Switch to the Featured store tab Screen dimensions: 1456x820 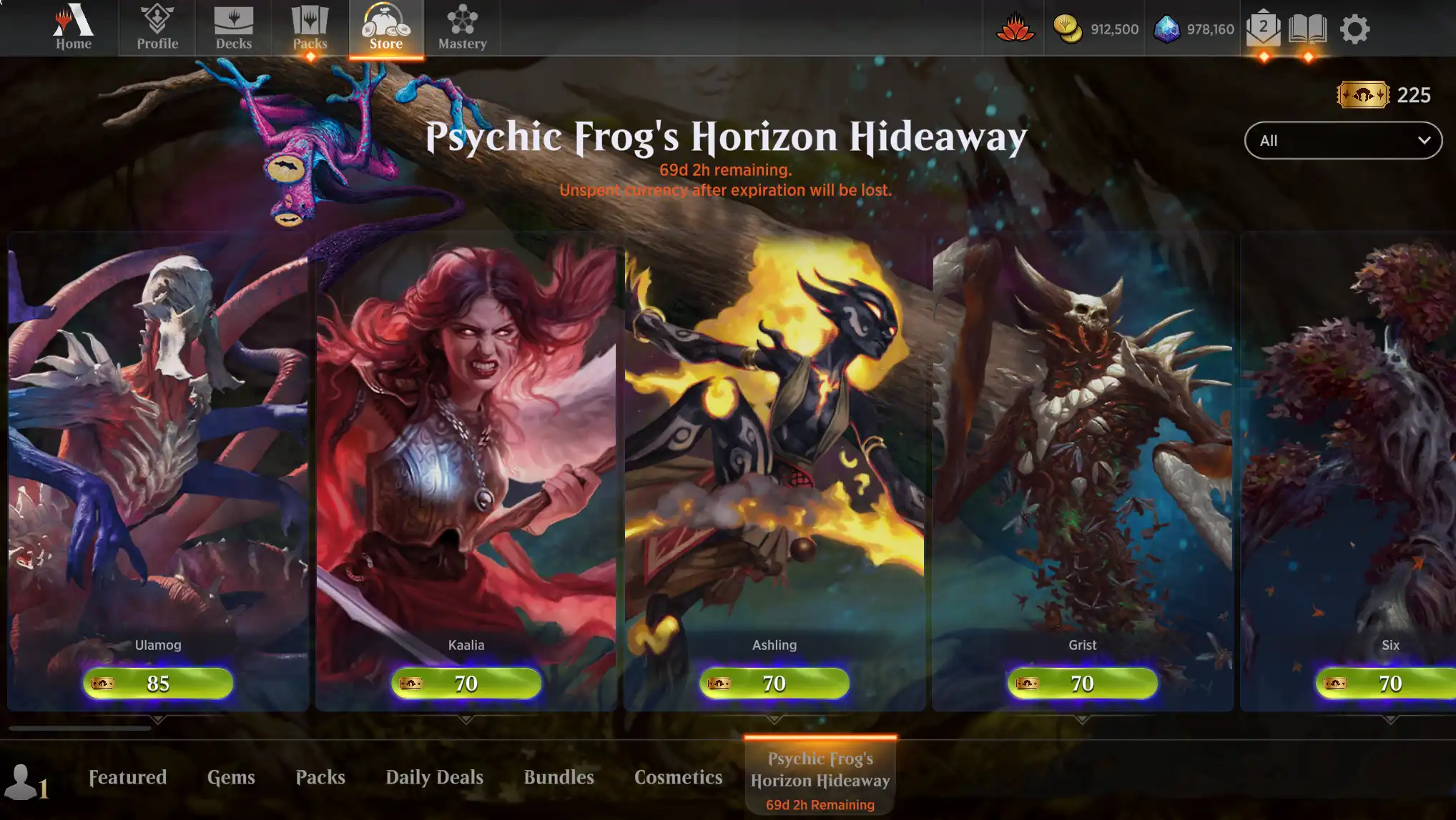[x=126, y=777]
